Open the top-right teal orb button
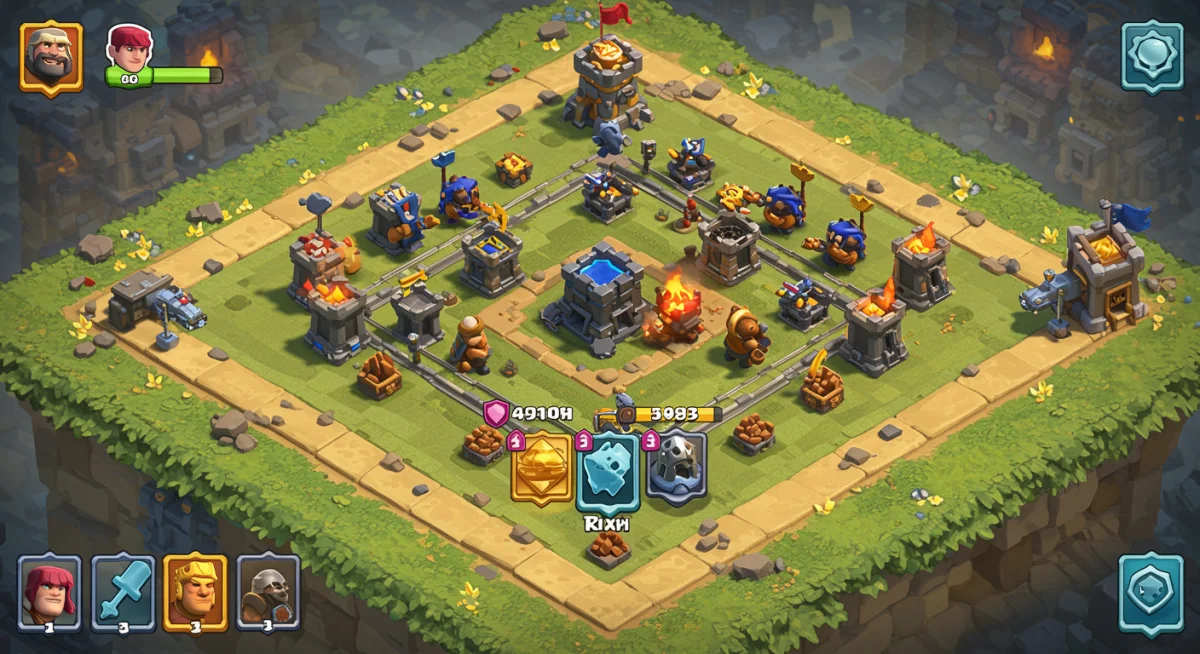The image size is (1200, 654). pos(1151,56)
